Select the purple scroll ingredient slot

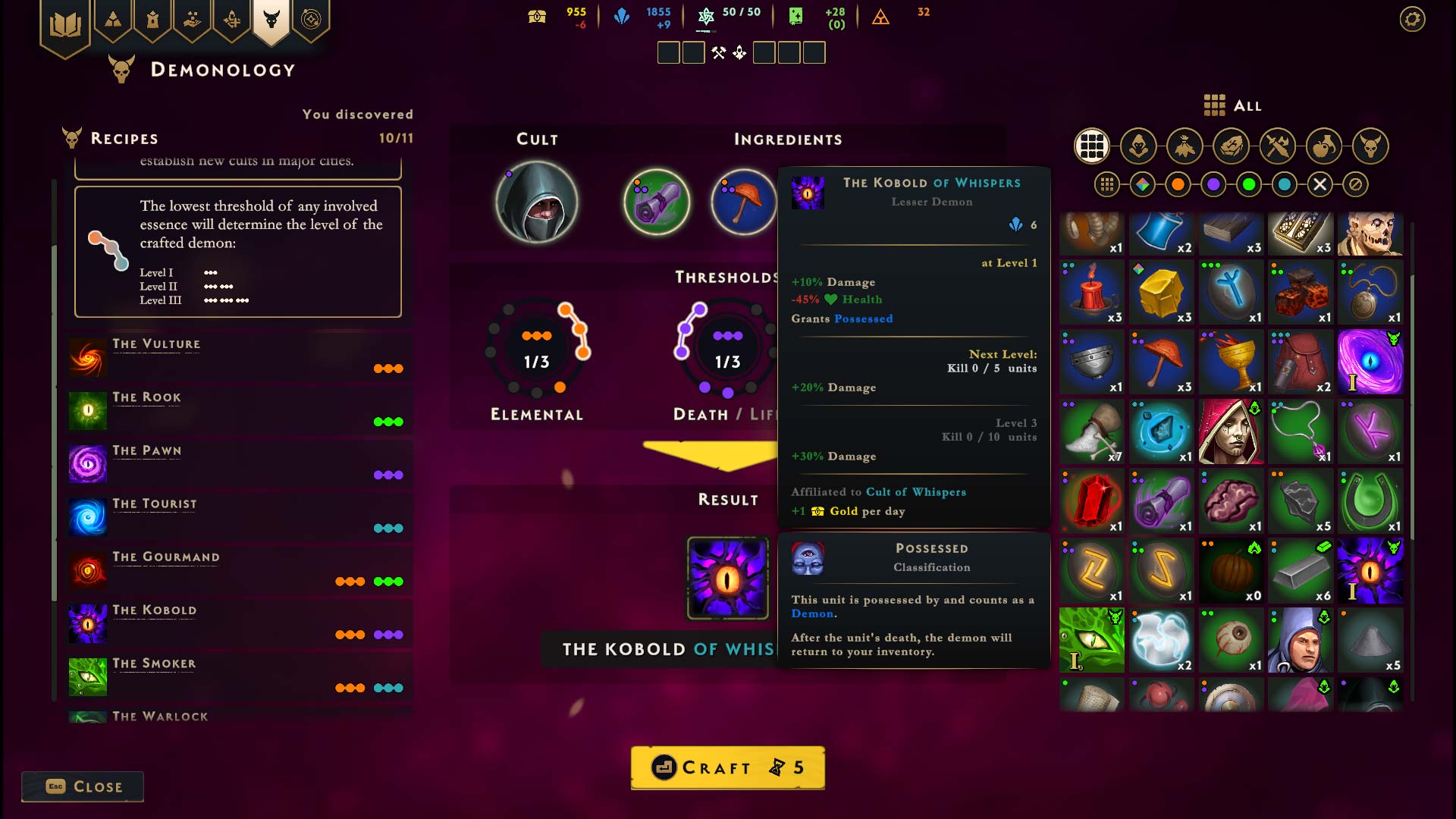pyautogui.click(x=657, y=202)
